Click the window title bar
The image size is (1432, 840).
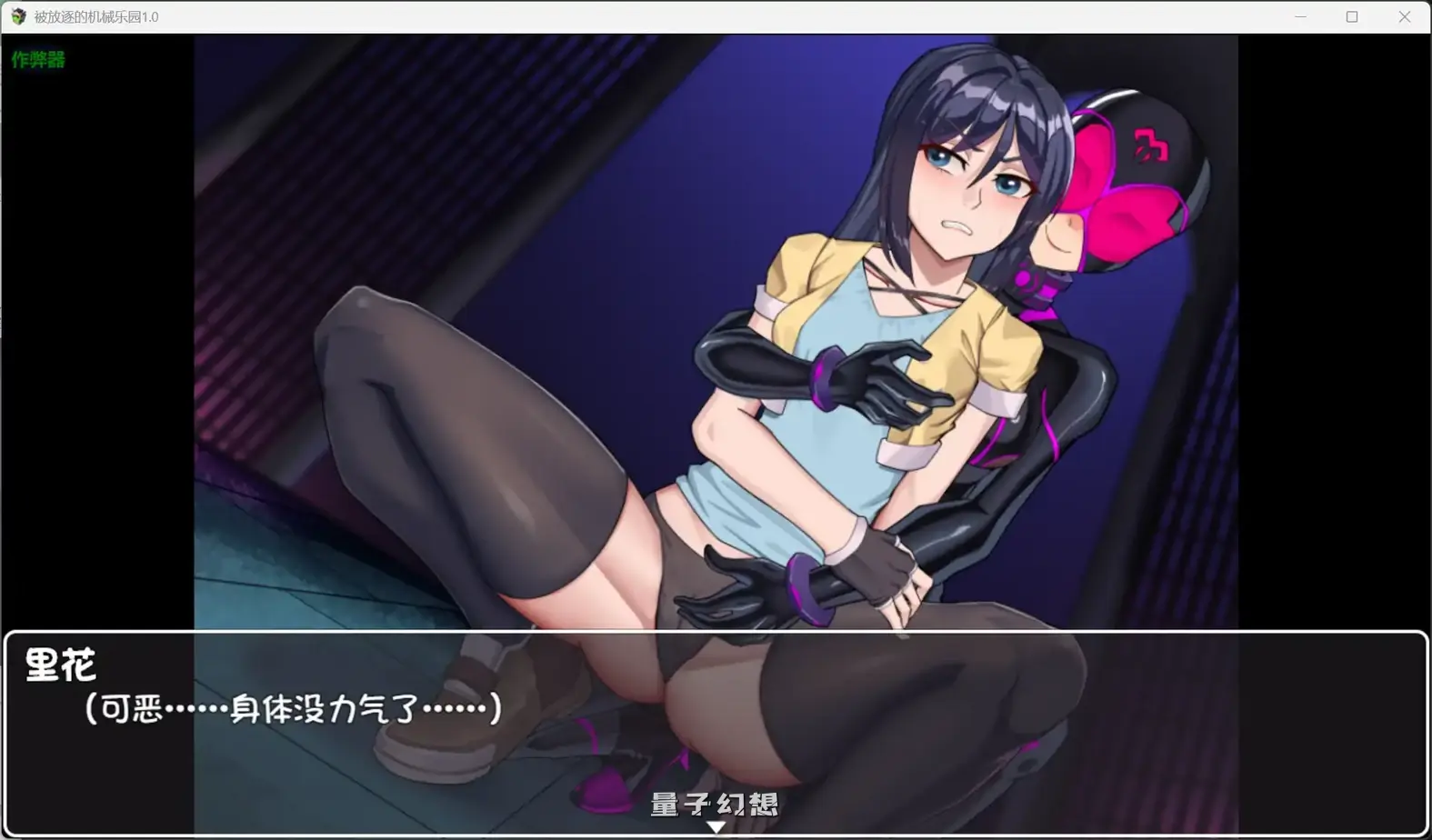tap(636, 16)
